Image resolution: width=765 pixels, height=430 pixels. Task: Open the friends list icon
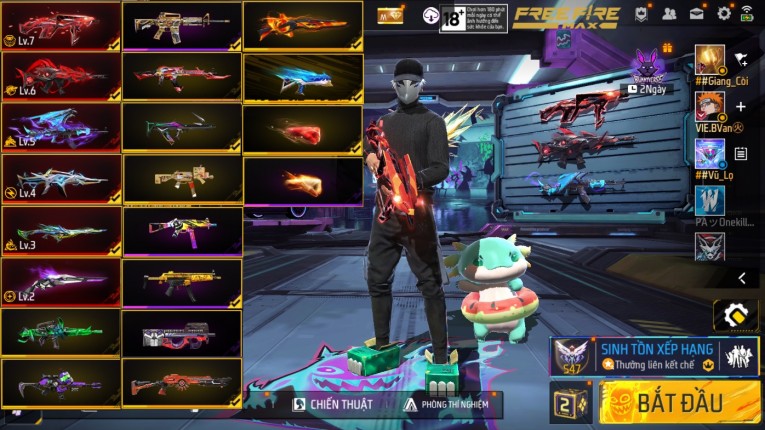[669, 14]
